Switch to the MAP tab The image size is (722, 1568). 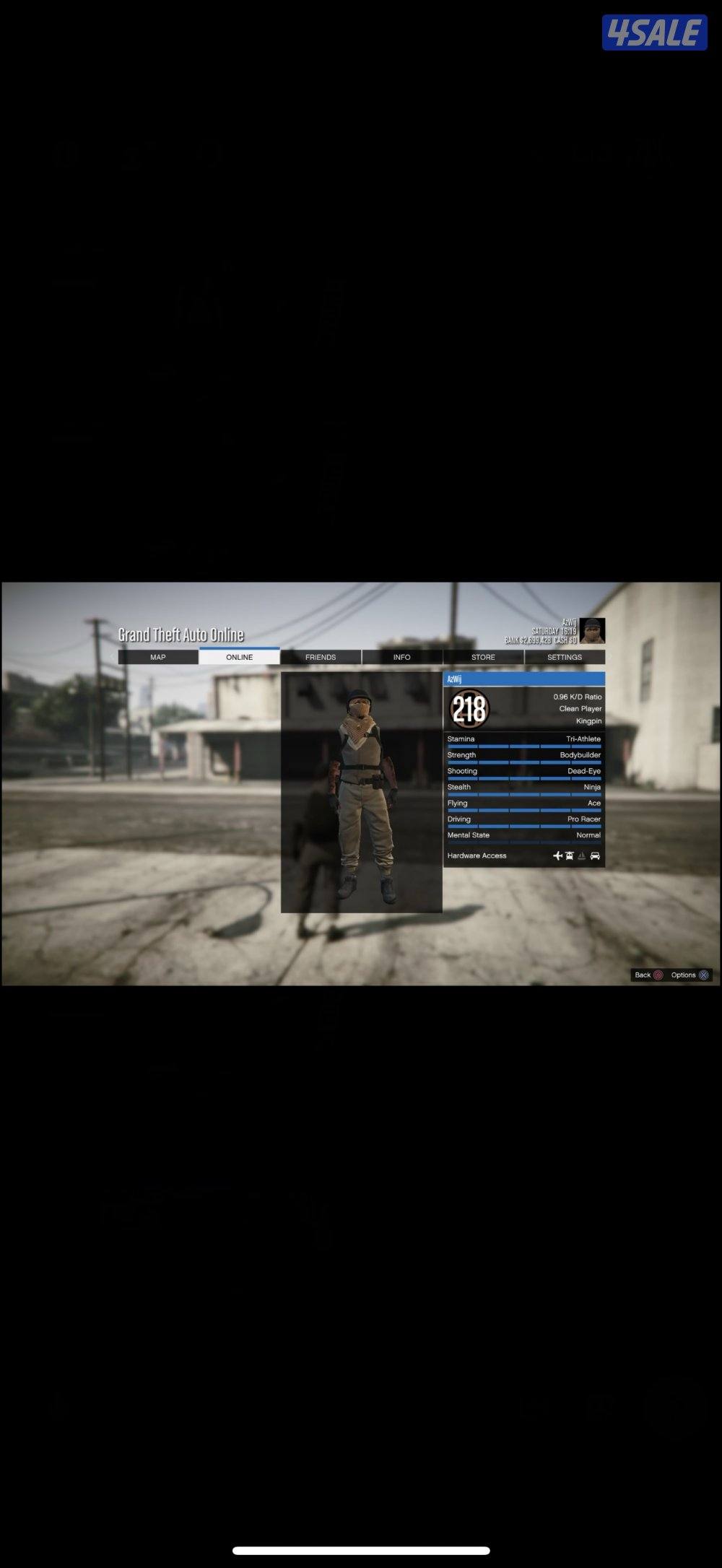point(158,657)
